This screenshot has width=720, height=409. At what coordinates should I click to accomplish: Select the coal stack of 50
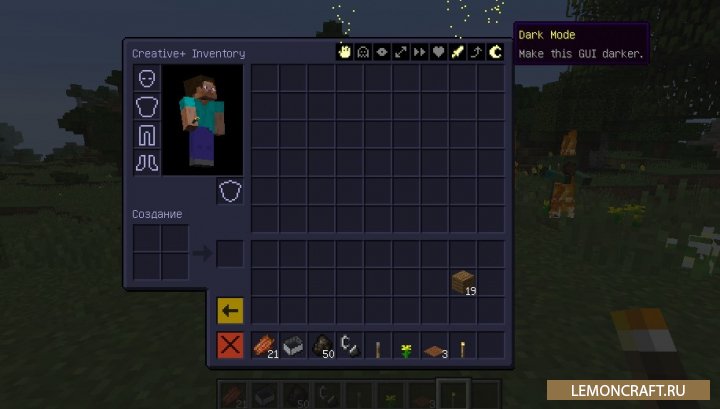(x=322, y=346)
